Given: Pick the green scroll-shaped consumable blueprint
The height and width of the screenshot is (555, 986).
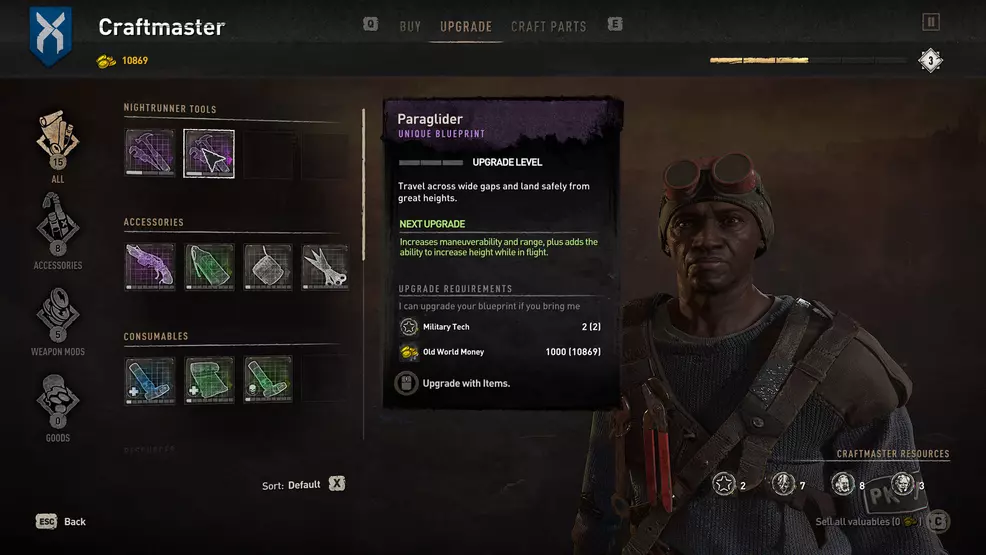Looking at the screenshot, I should pos(209,380).
